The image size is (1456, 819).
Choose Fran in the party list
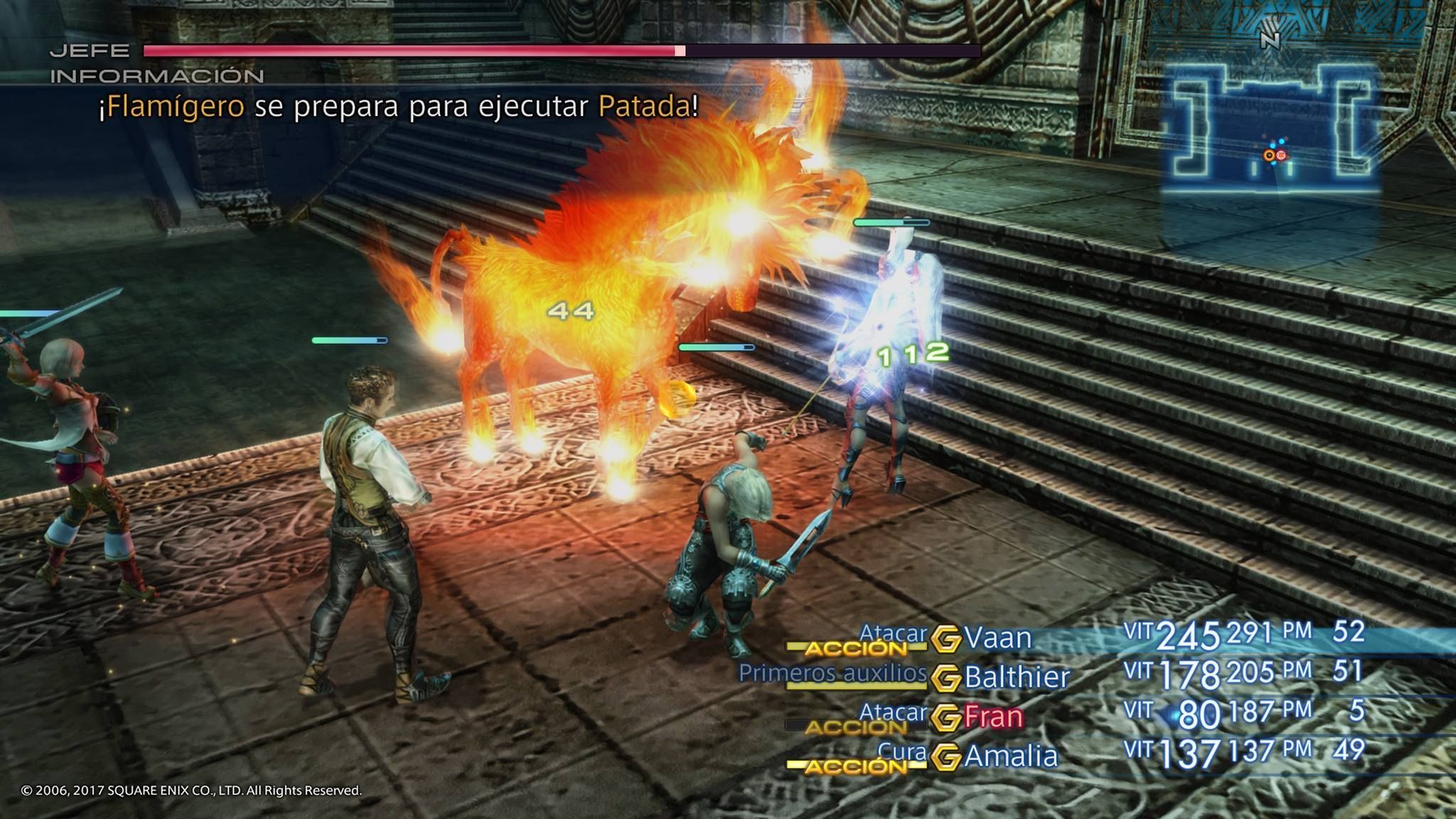coord(993,717)
